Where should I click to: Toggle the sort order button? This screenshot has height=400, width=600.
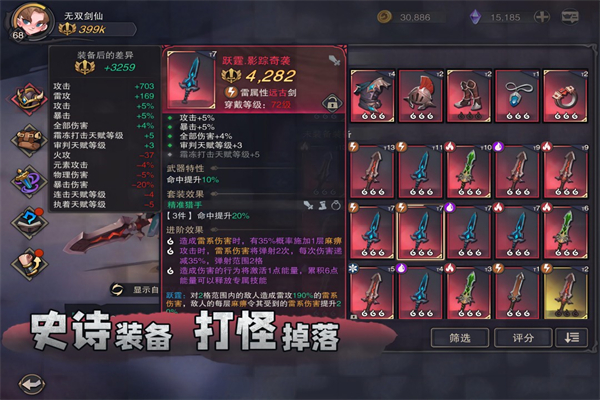click(x=572, y=338)
